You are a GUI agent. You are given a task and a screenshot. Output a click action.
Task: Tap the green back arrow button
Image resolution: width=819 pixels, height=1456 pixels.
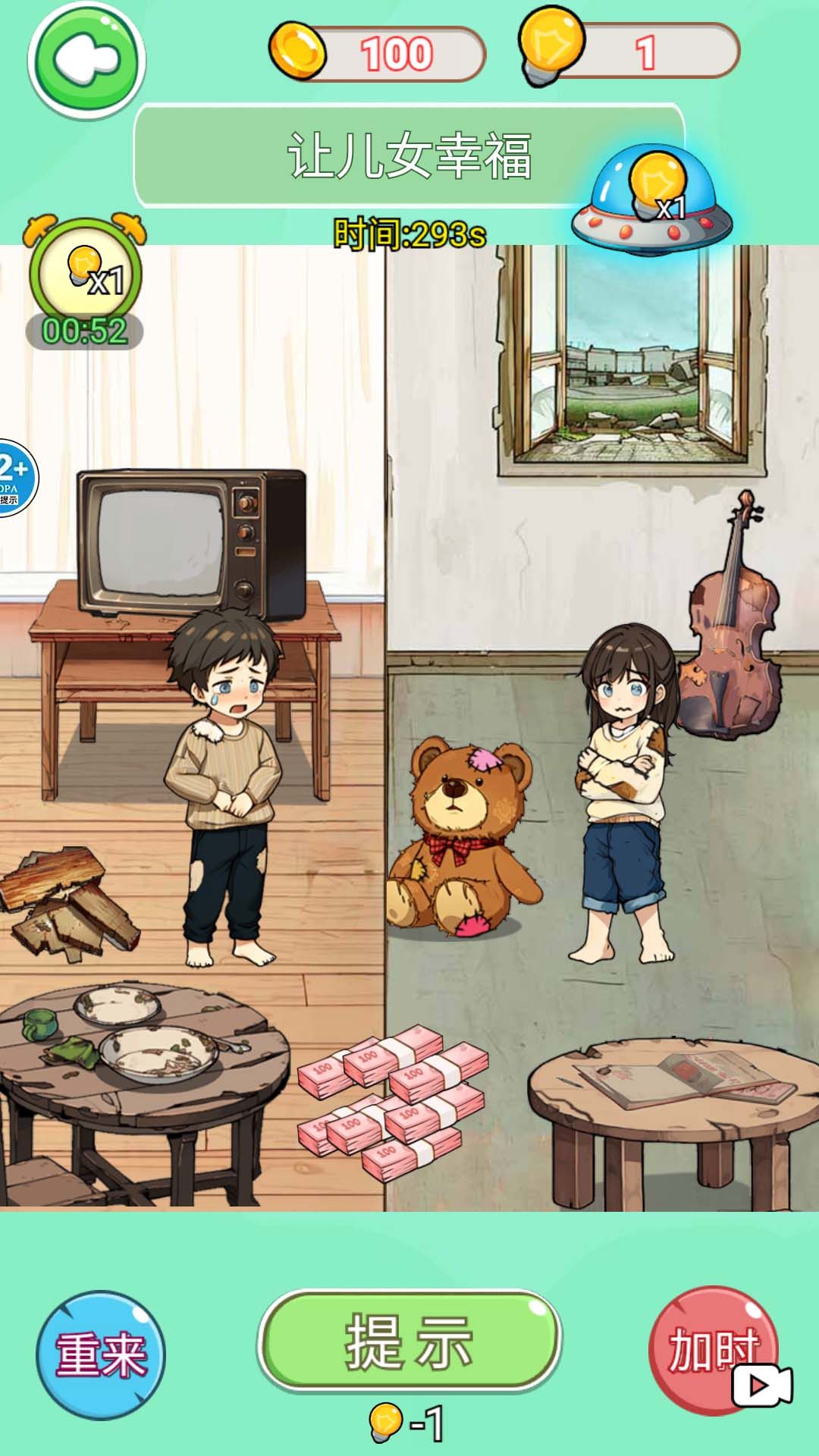tap(86, 59)
